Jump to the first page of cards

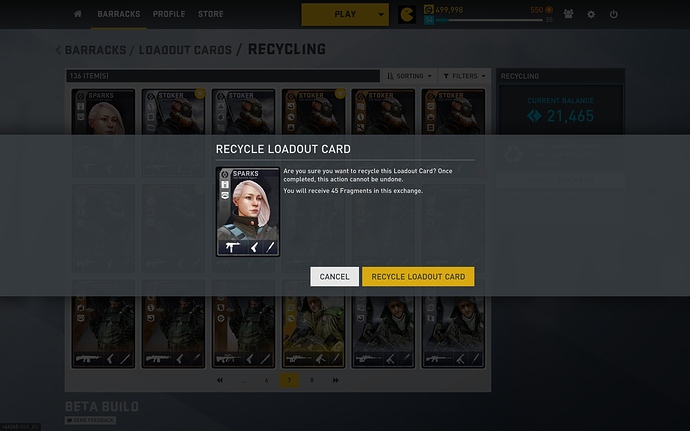(x=220, y=380)
